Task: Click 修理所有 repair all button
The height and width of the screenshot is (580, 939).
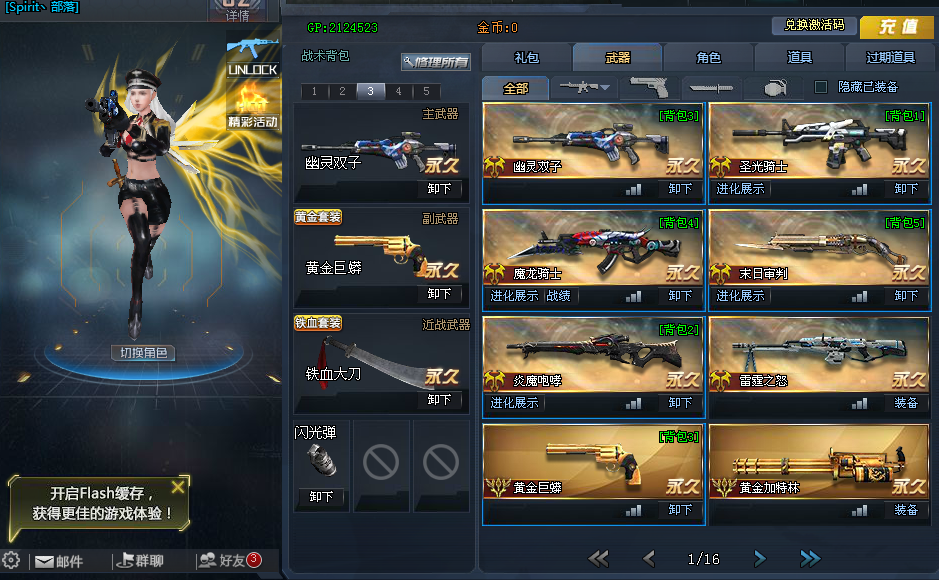Action: coord(436,62)
